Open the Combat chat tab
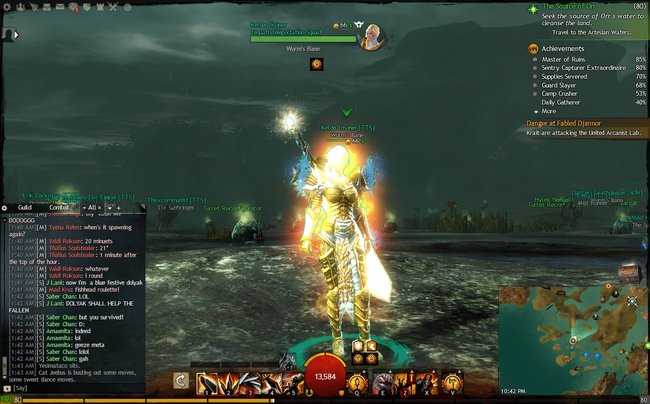This screenshot has width=650, height=404. pos(60,207)
